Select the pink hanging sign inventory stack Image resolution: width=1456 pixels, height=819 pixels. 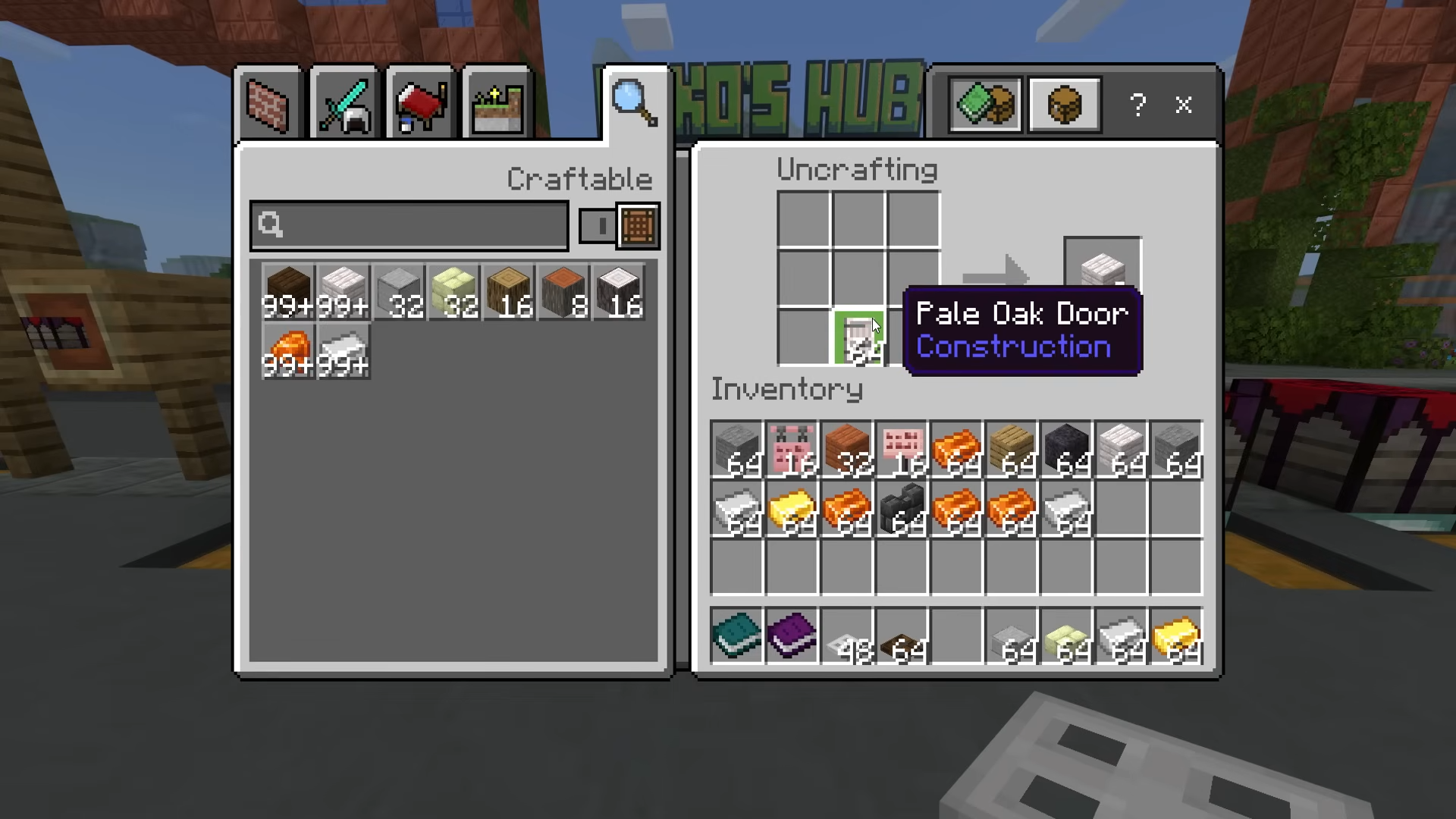pyautogui.click(x=792, y=450)
